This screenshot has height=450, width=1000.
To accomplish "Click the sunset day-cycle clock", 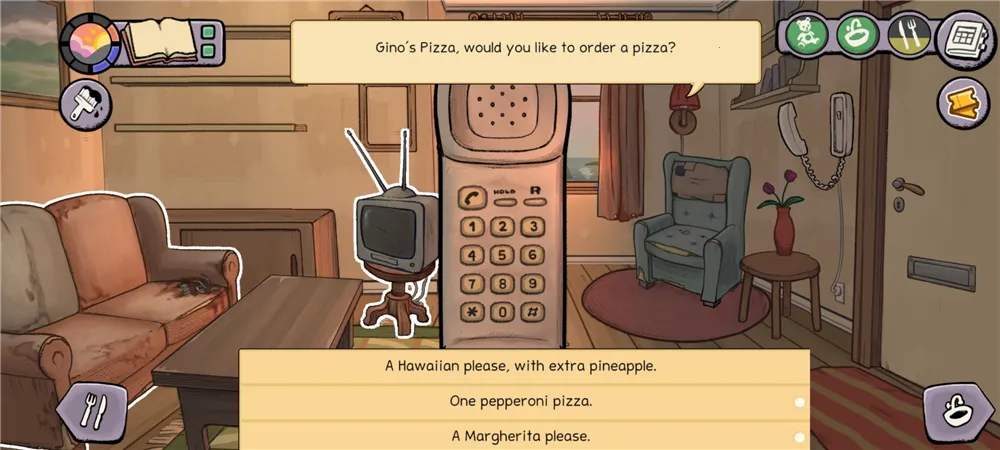I will click(90, 42).
